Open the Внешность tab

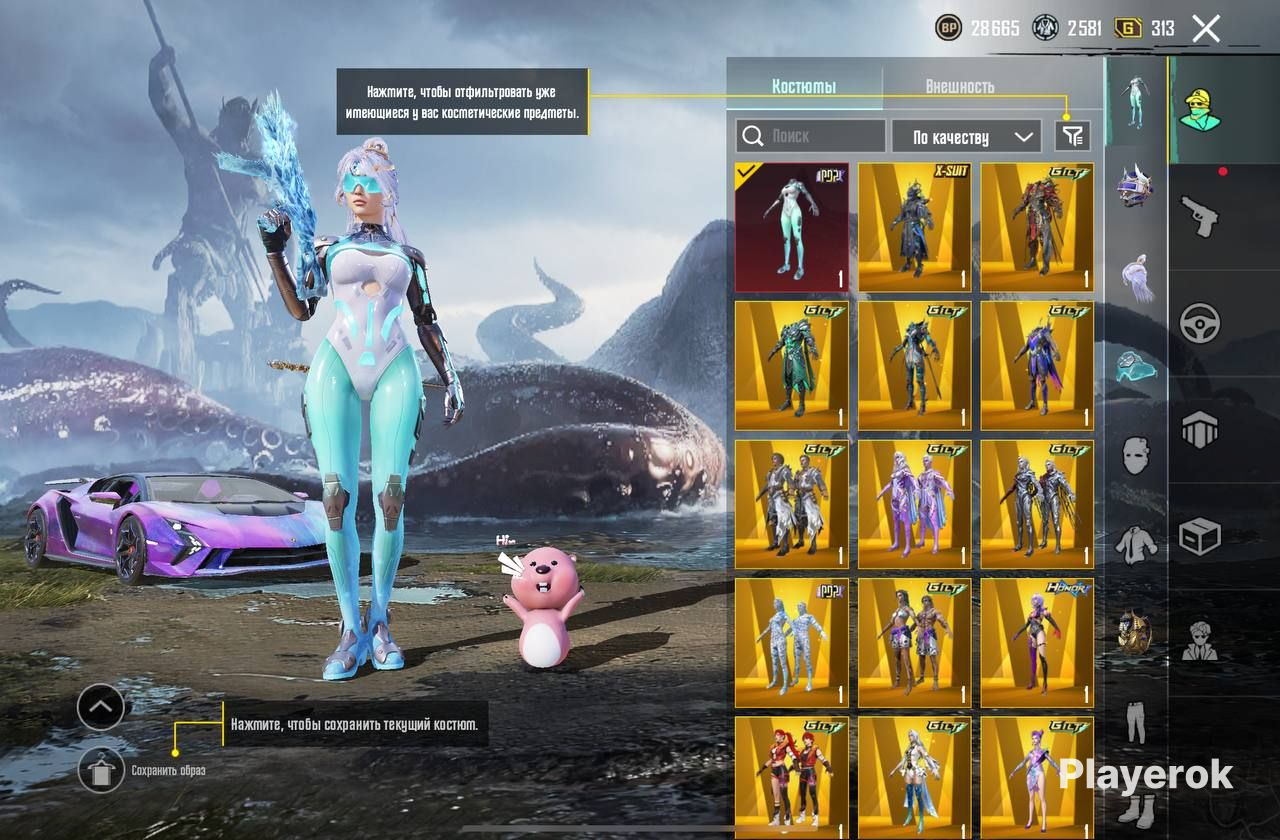[x=959, y=86]
